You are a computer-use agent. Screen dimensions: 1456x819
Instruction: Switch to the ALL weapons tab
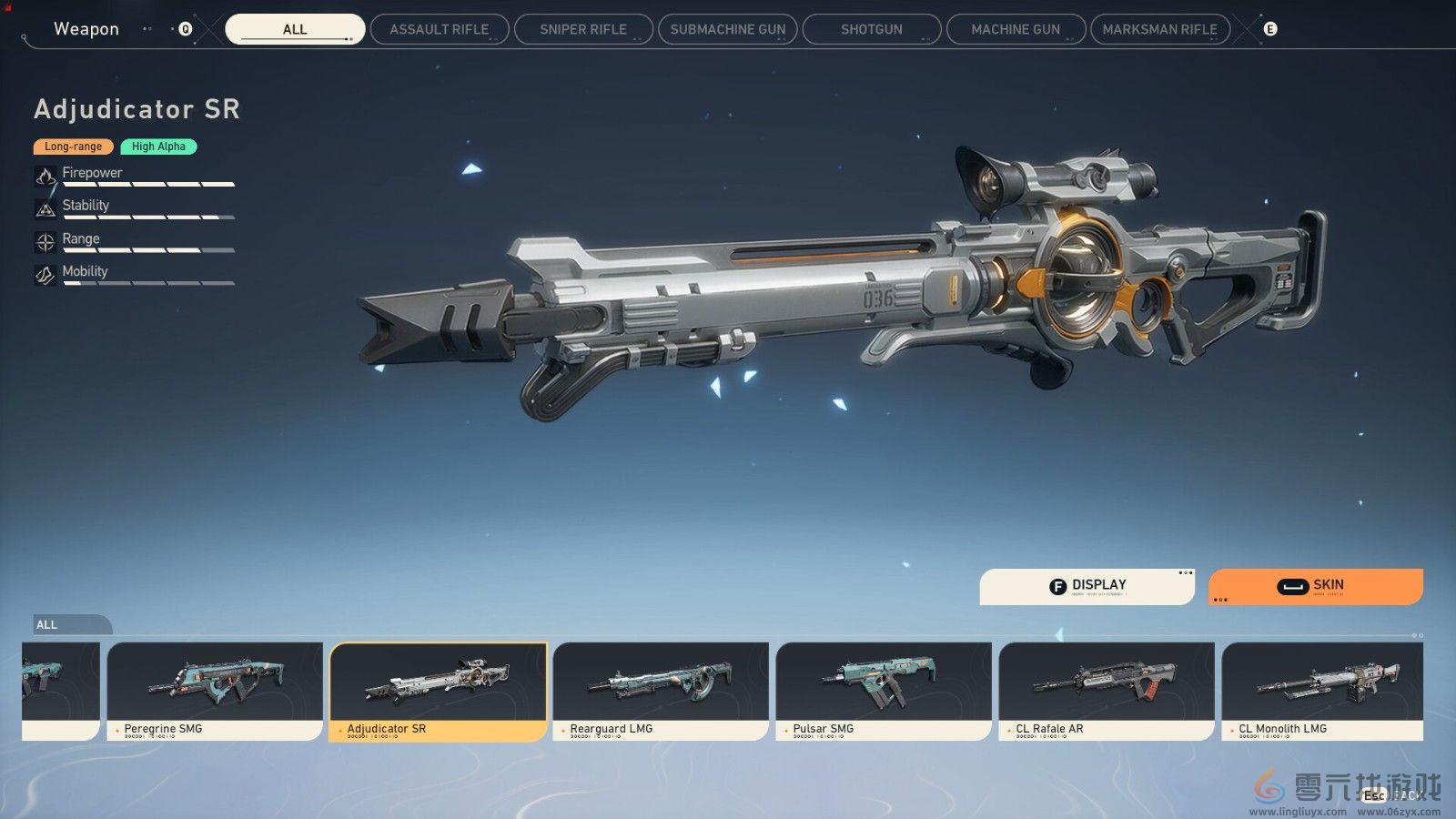295,29
